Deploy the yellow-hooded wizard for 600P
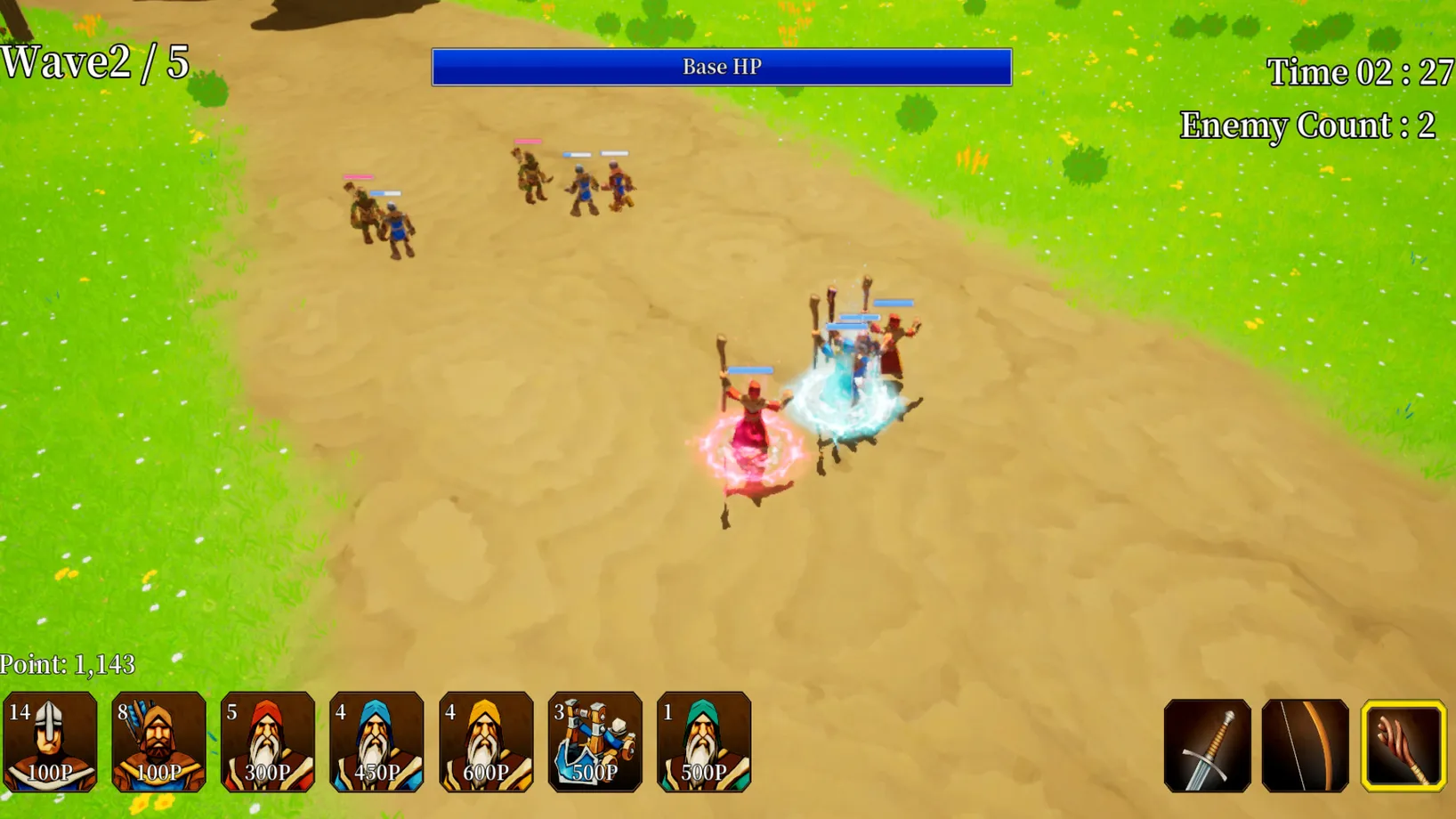This screenshot has width=1456, height=819. pos(486,742)
